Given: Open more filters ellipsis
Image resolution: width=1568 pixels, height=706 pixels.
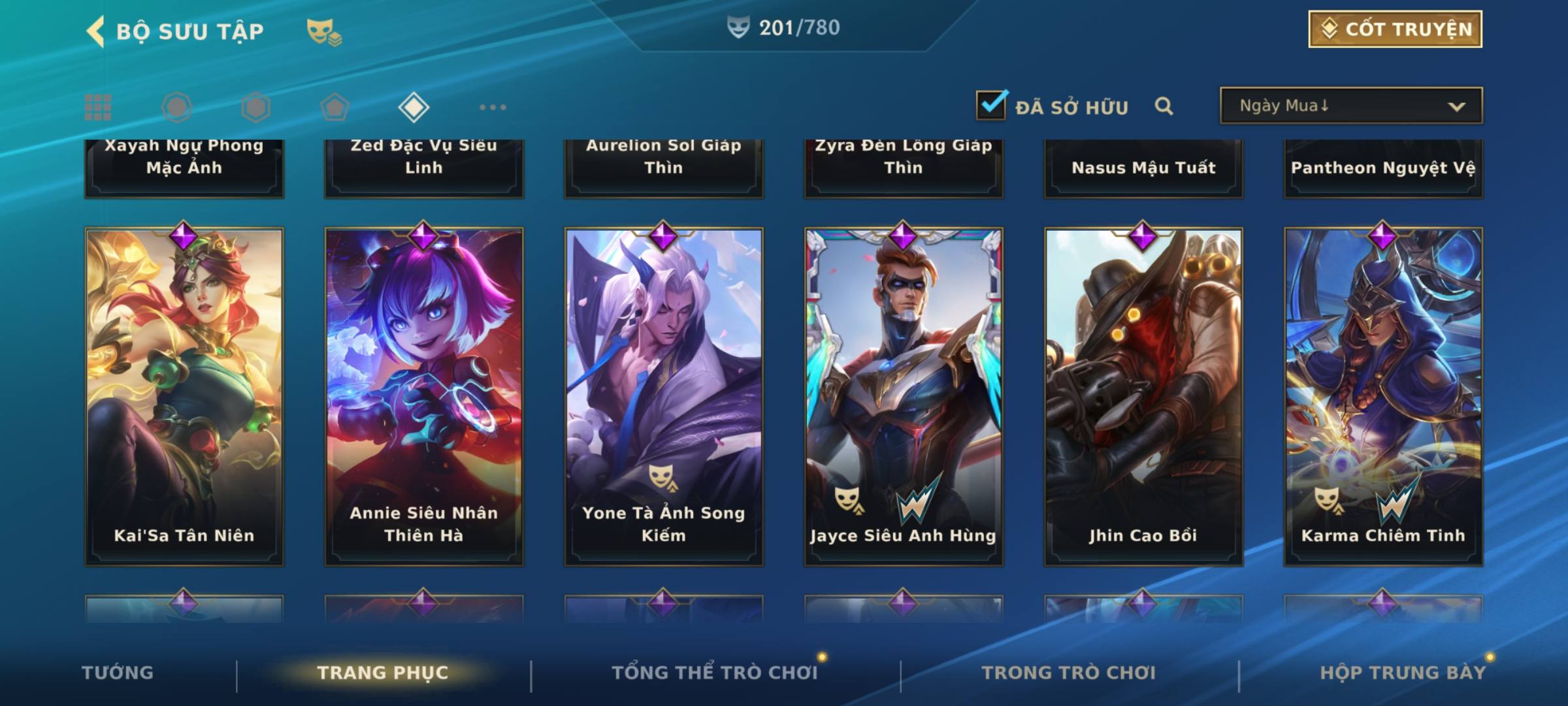Looking at the screenshot, I should pyautogui.click(x=493, y=107).
